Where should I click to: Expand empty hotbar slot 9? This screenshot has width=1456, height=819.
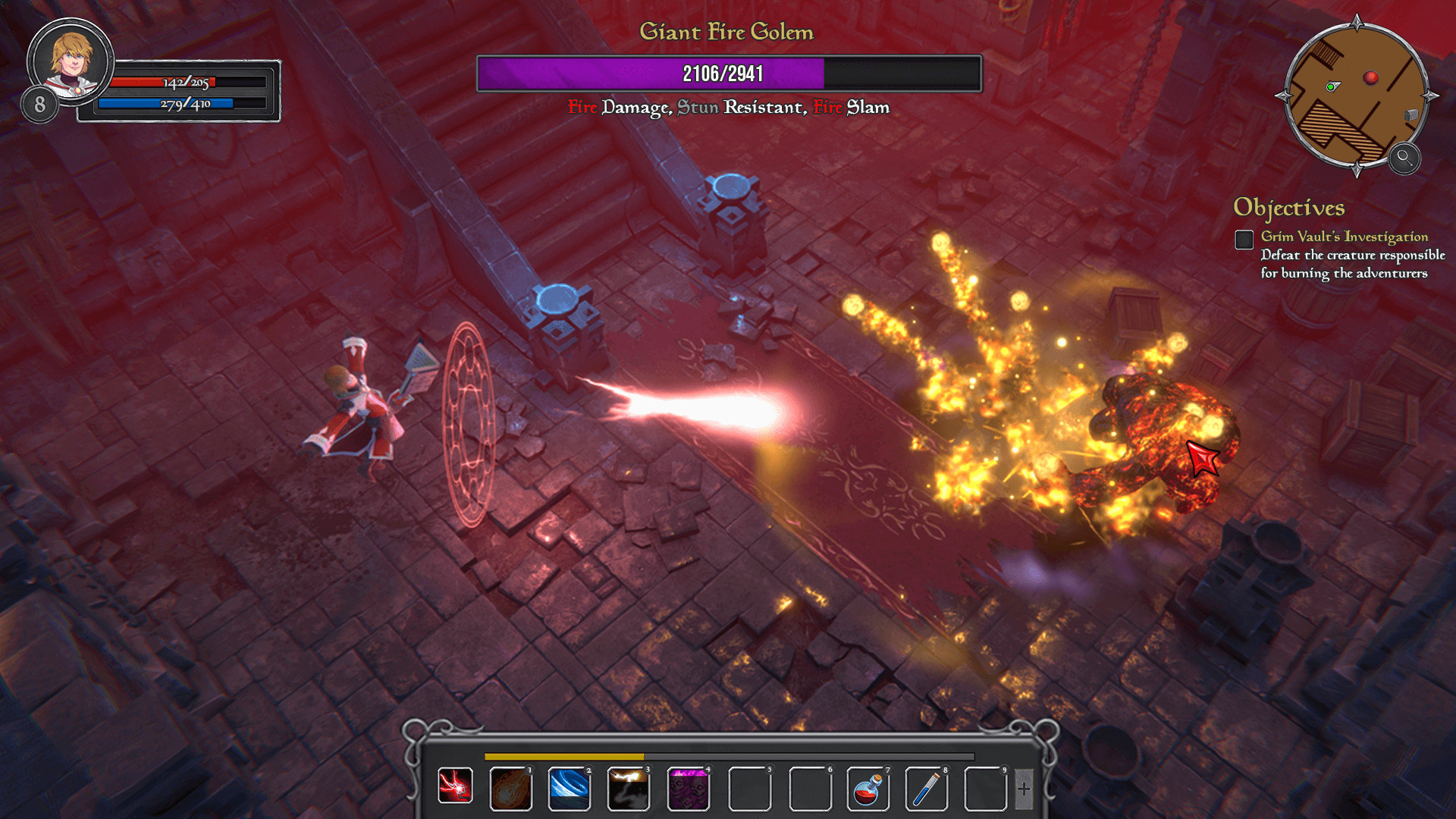(x=986, y=786)
